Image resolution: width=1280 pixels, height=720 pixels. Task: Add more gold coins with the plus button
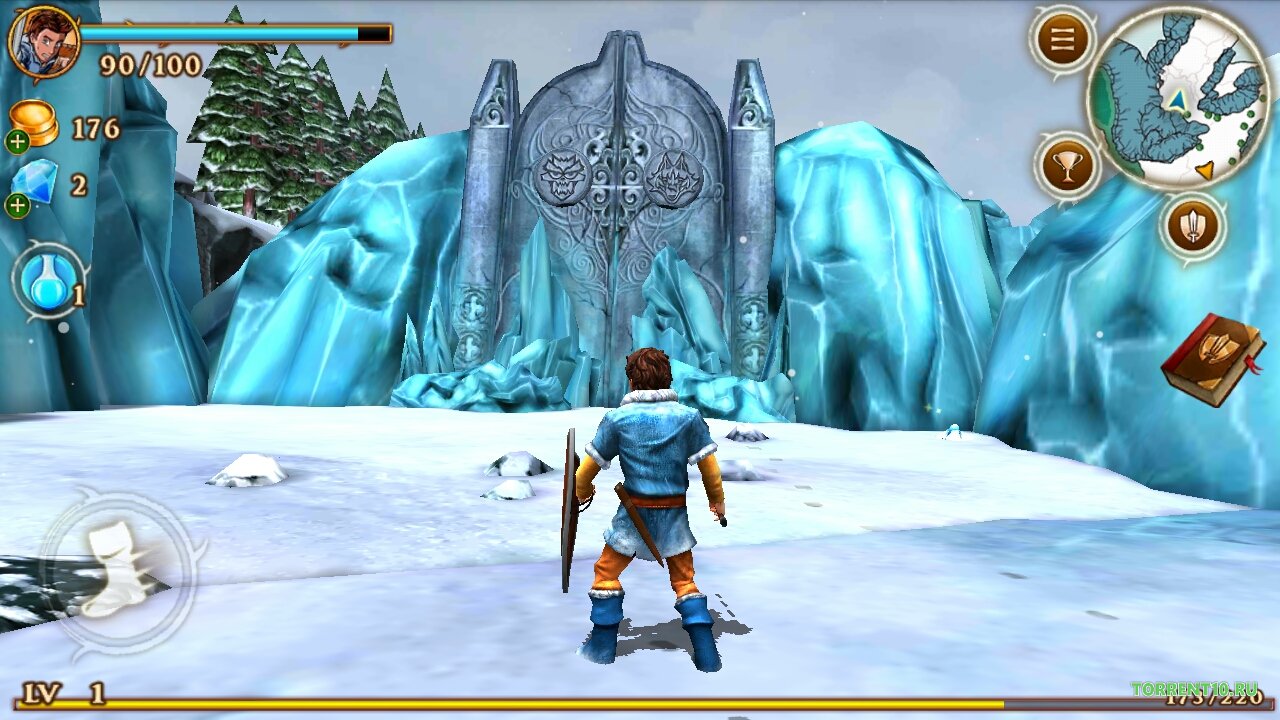pos(18,142)
